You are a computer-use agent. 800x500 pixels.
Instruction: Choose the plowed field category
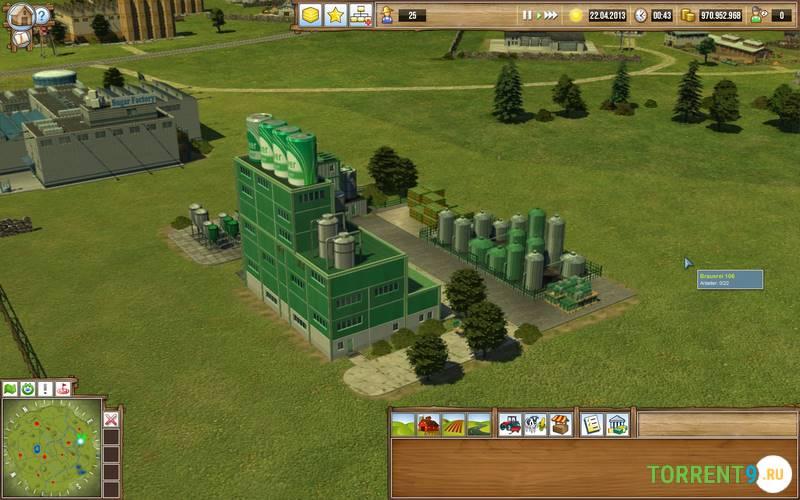pos(454,424)
